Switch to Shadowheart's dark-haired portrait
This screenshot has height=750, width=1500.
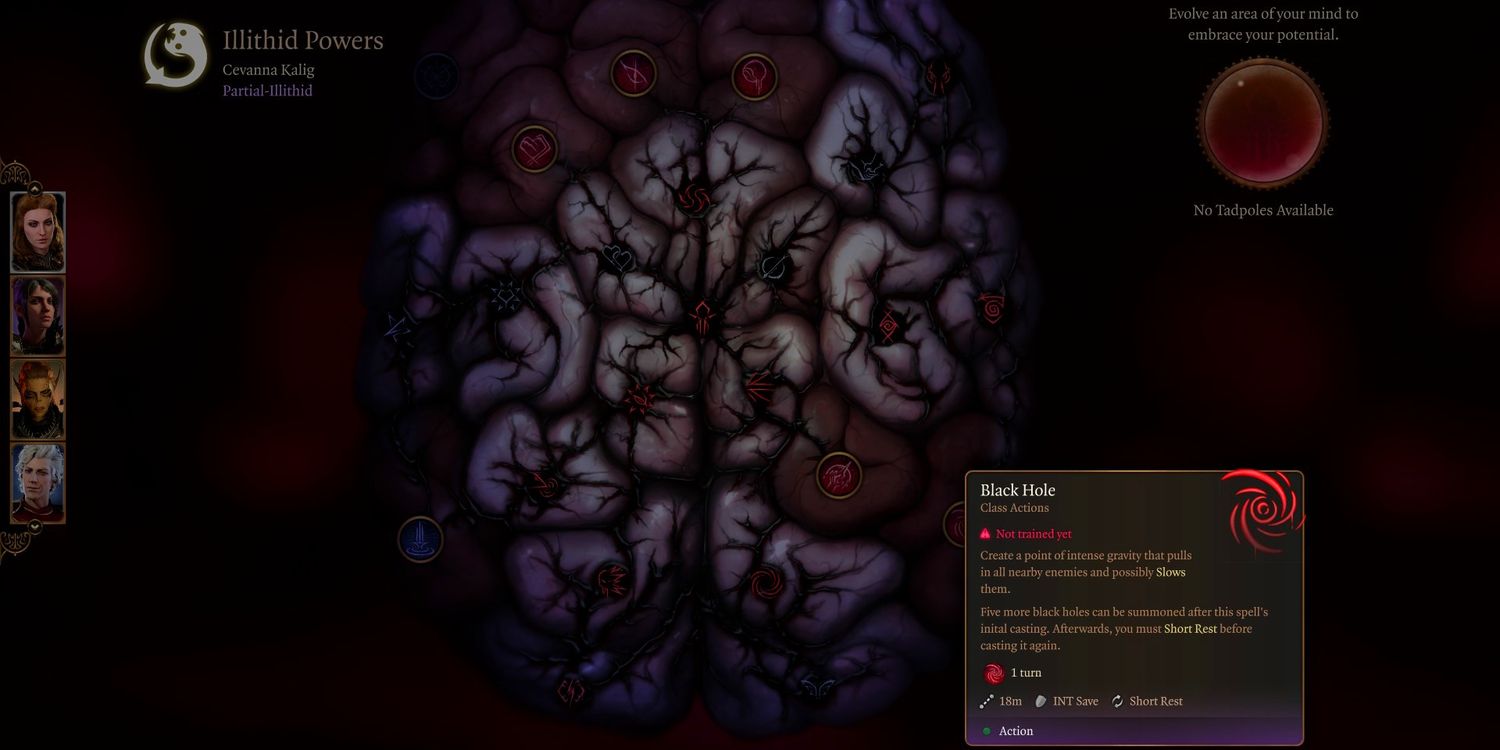coord(38,315)
